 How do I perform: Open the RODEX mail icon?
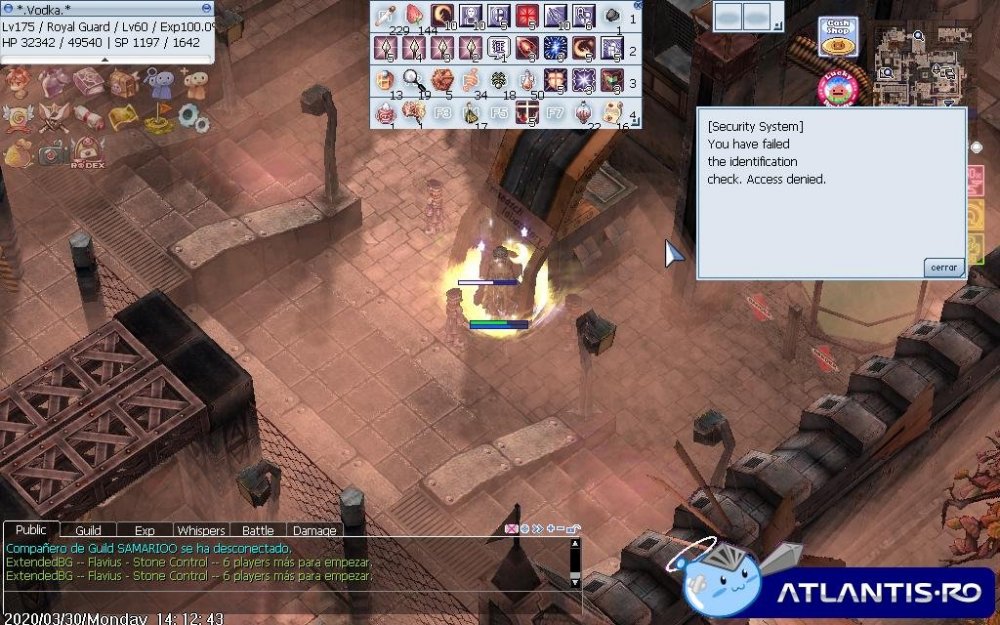pos(87,152)
